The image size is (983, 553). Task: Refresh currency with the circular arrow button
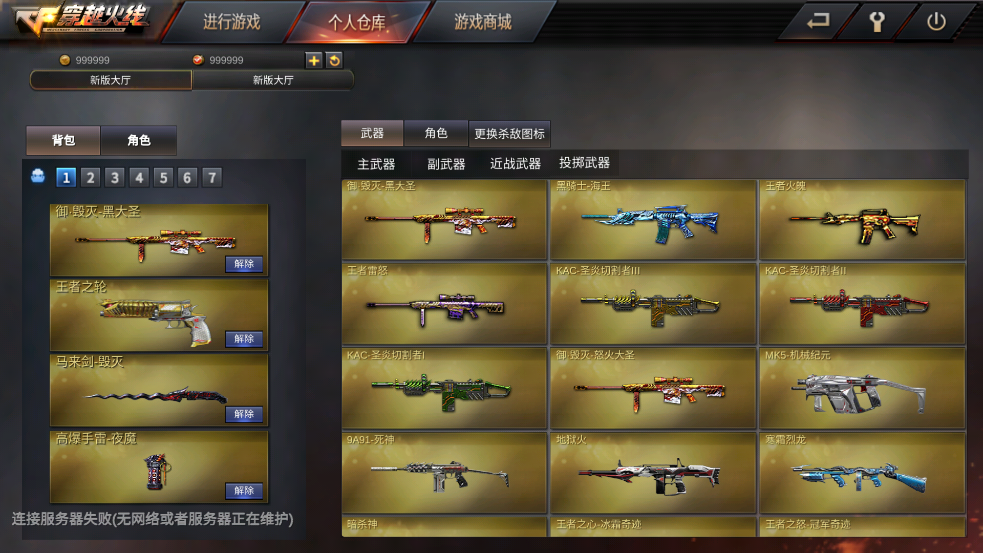334,60
